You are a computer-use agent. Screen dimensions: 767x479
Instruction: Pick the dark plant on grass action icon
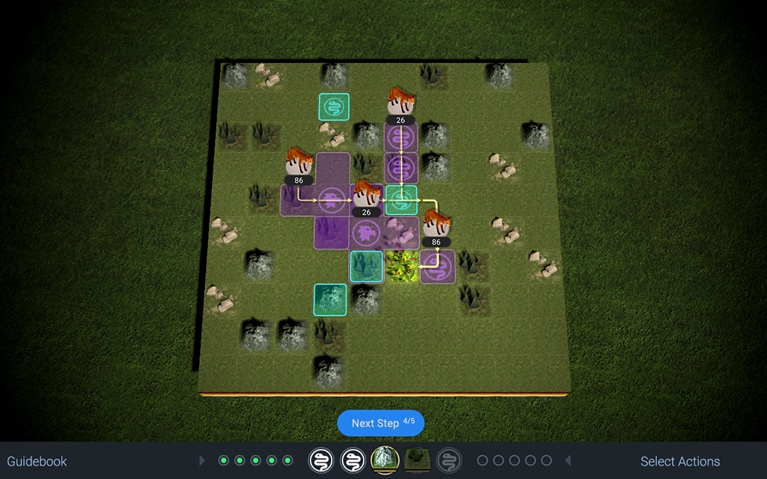coord(417,460)
